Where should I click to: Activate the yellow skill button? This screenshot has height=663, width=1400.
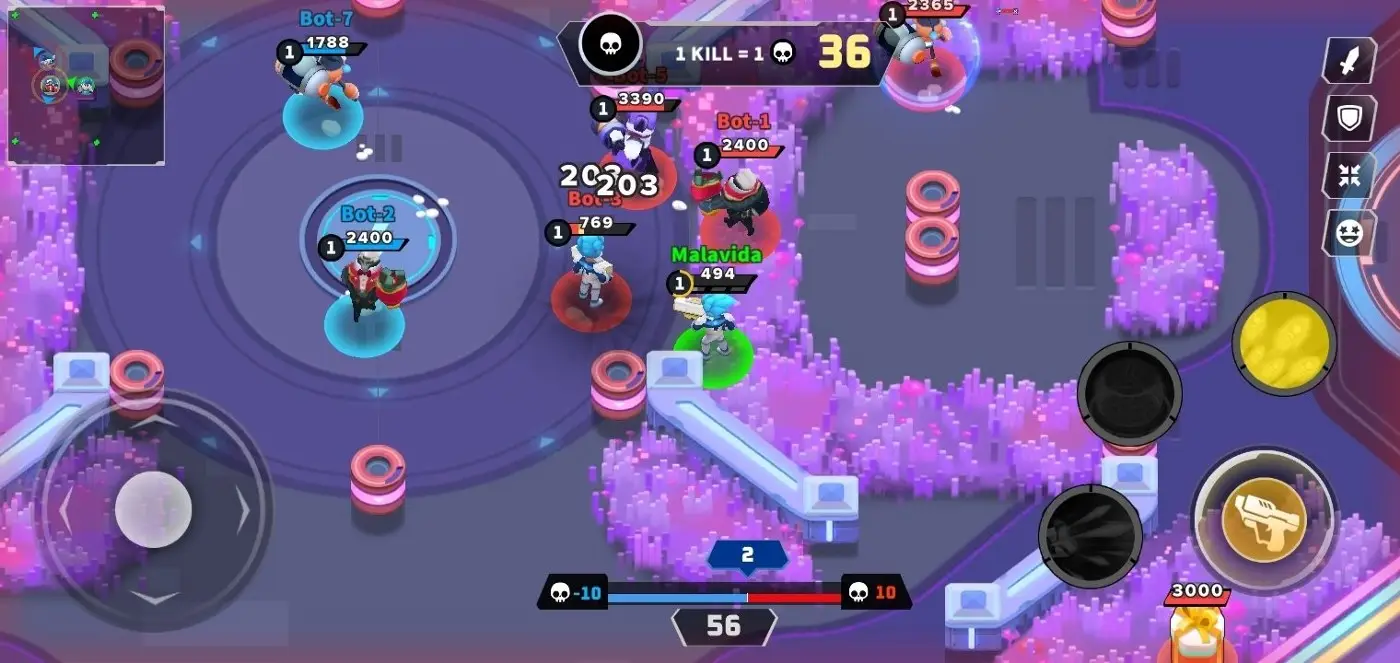tap(1284, 344)
